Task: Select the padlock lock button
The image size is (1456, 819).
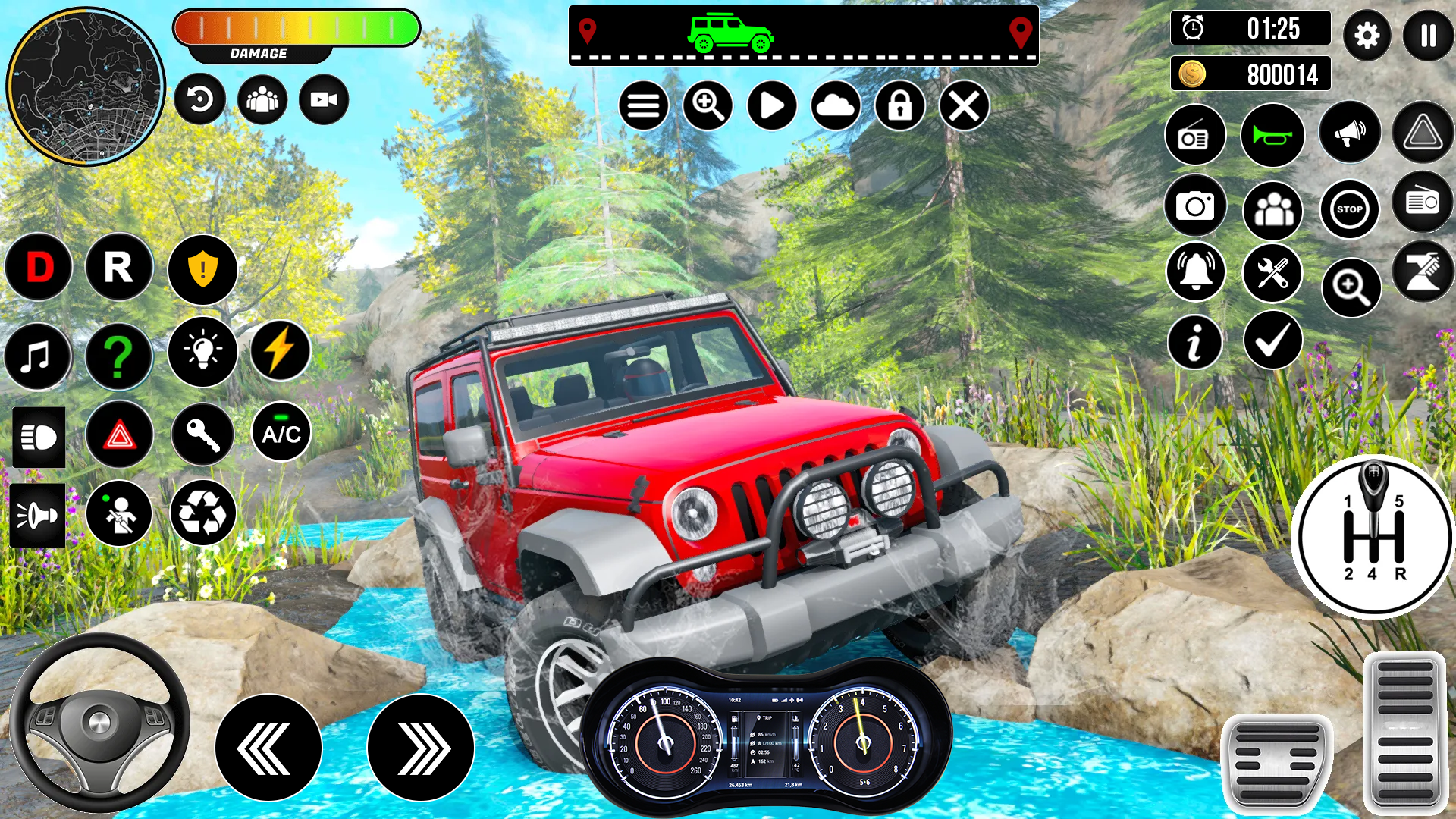Action: point(900,105)
